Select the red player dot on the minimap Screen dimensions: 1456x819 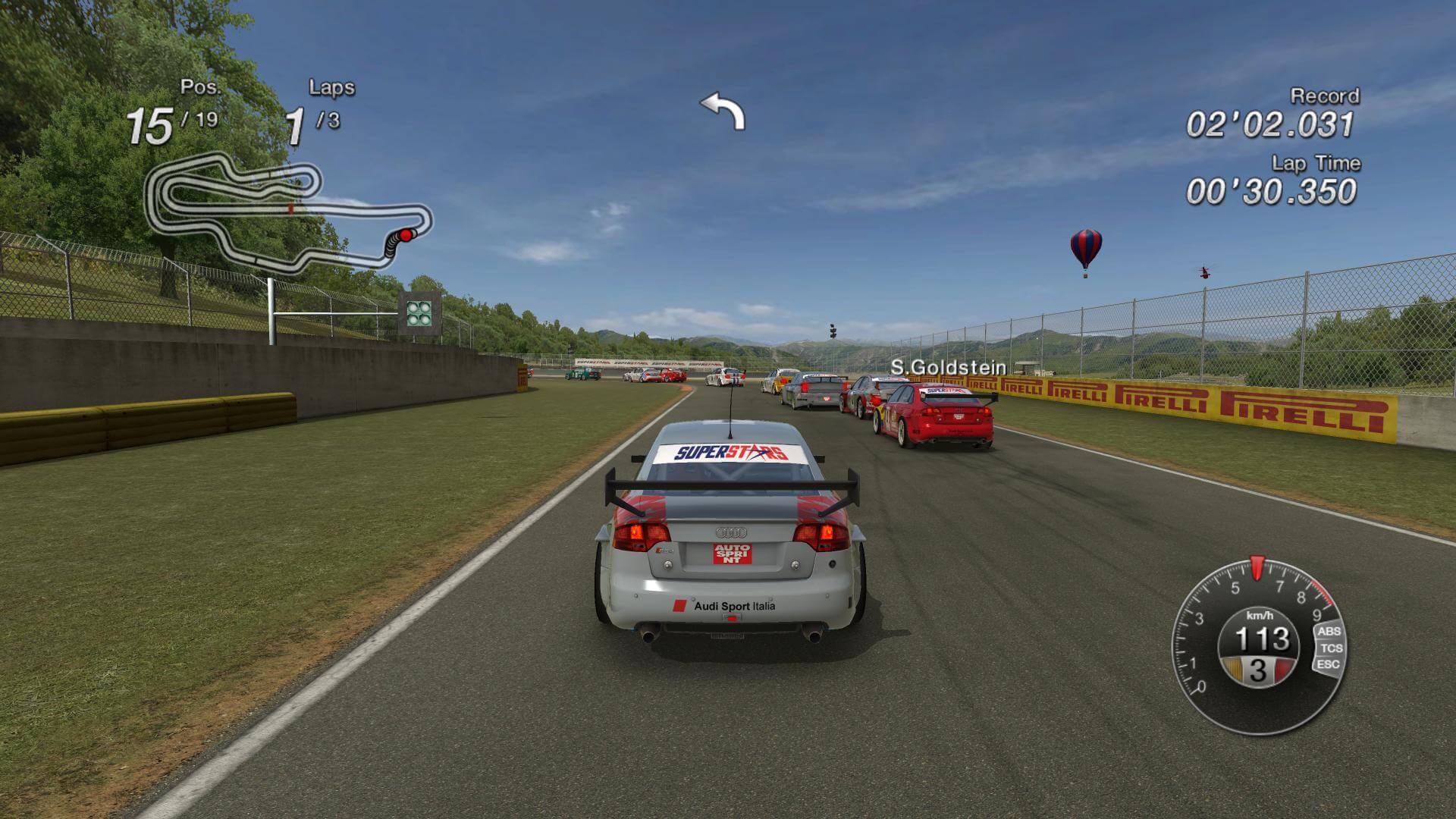tap(406, 235)
